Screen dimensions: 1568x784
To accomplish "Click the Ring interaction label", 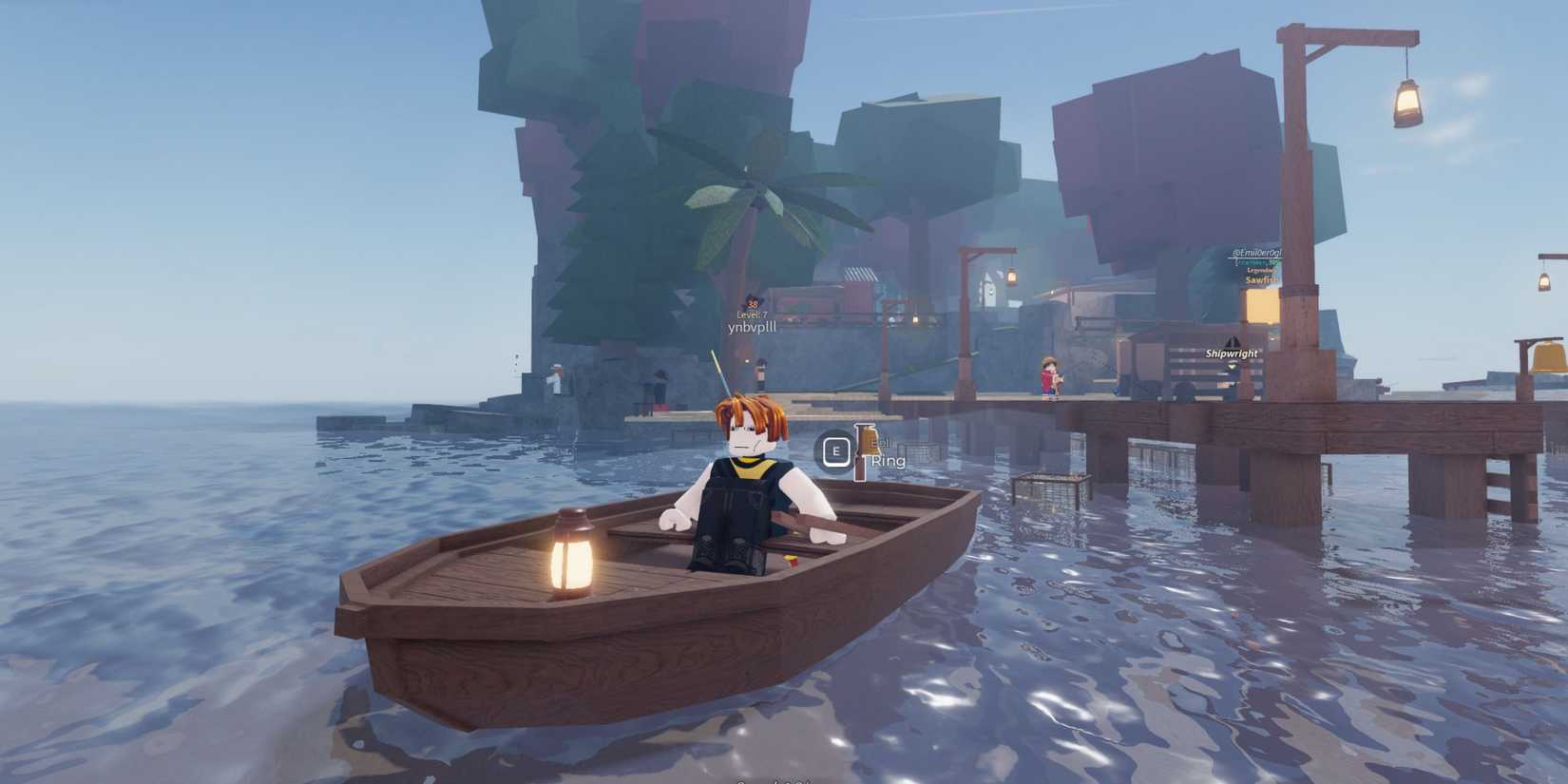I will pyautogui.click(x=889, y=460).
